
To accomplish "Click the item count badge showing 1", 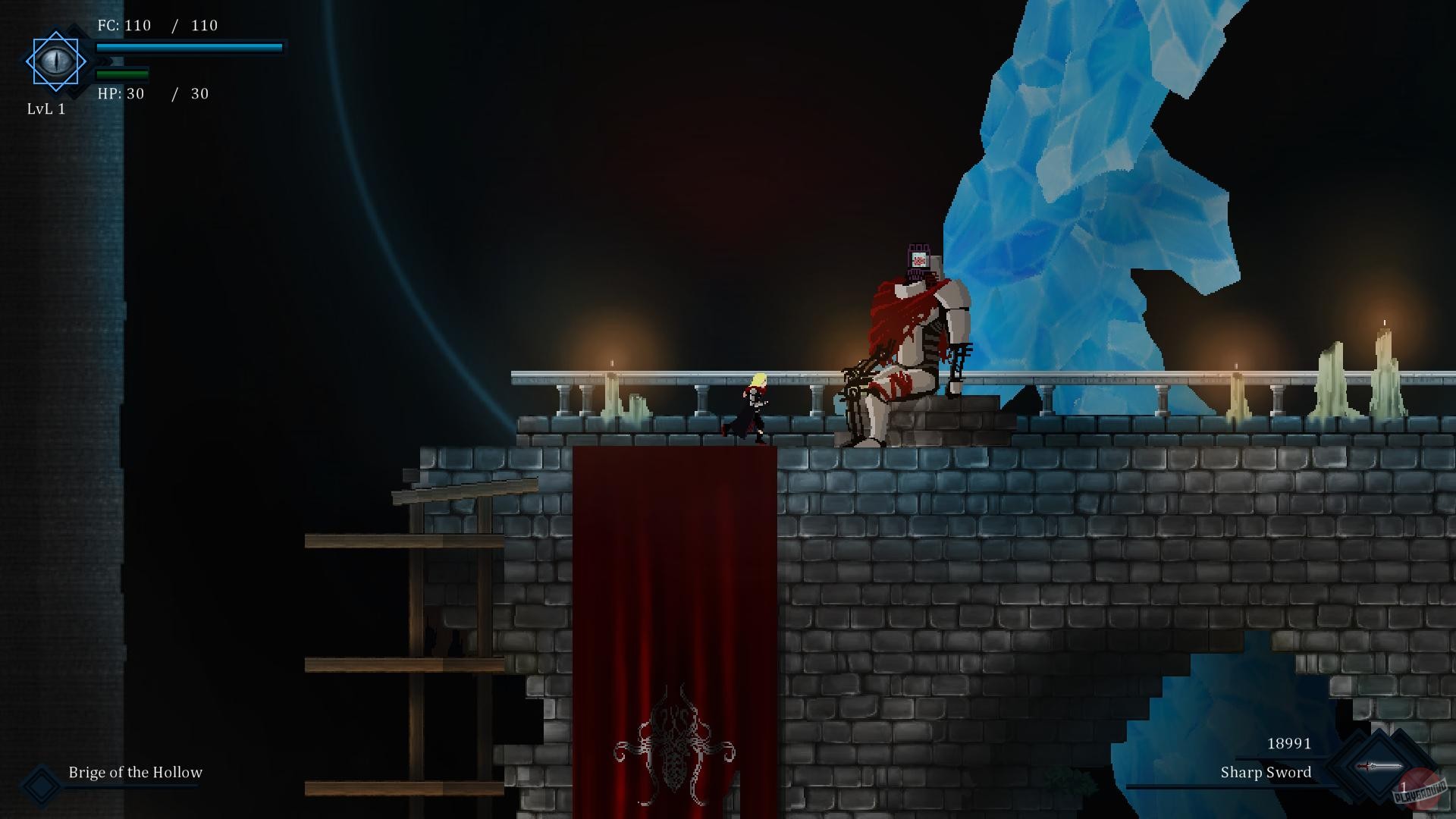I will tap(1404, 786).
